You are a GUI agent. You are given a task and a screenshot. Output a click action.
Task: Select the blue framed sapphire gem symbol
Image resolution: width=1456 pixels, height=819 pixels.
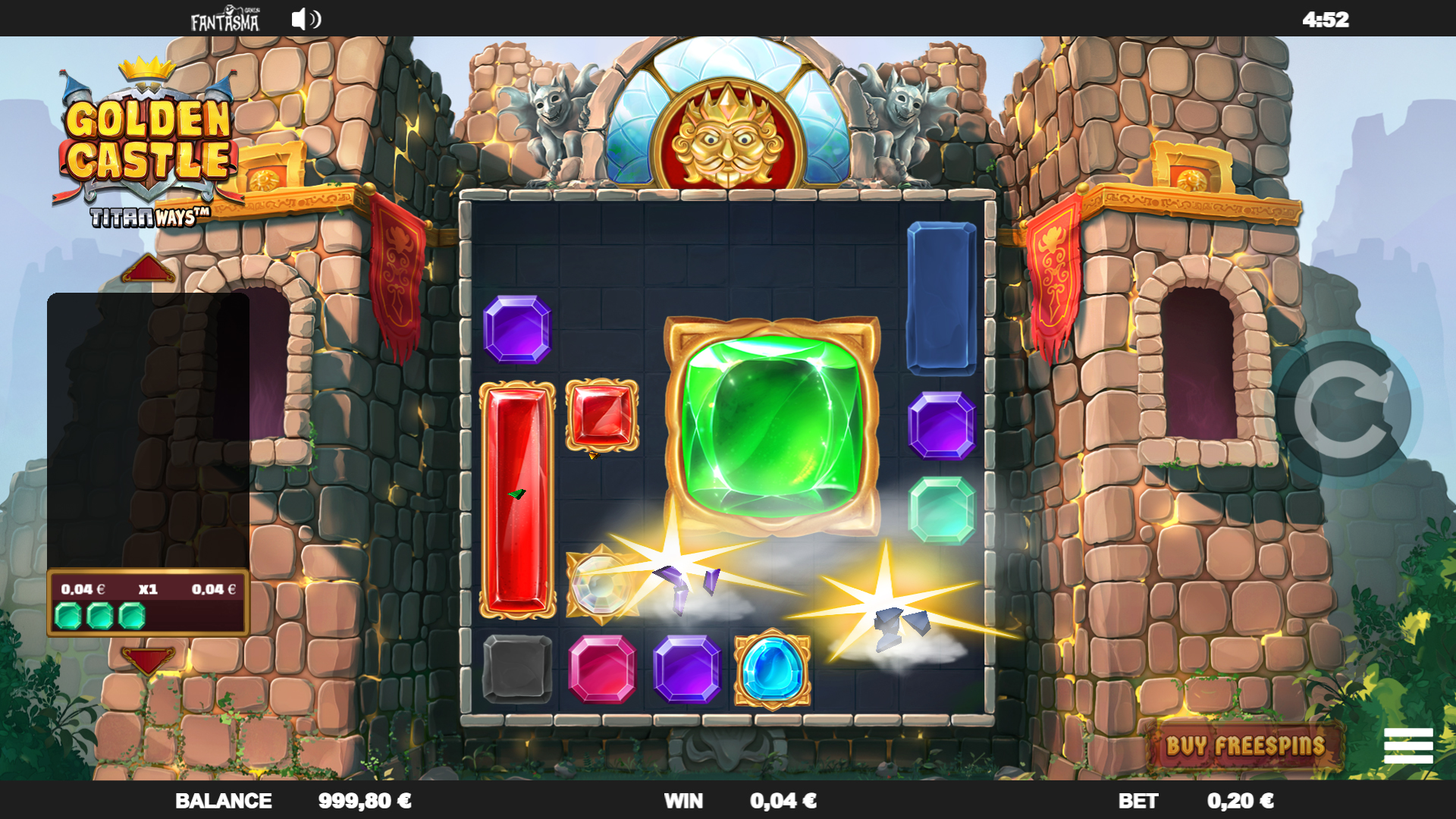tap(771, 670)
